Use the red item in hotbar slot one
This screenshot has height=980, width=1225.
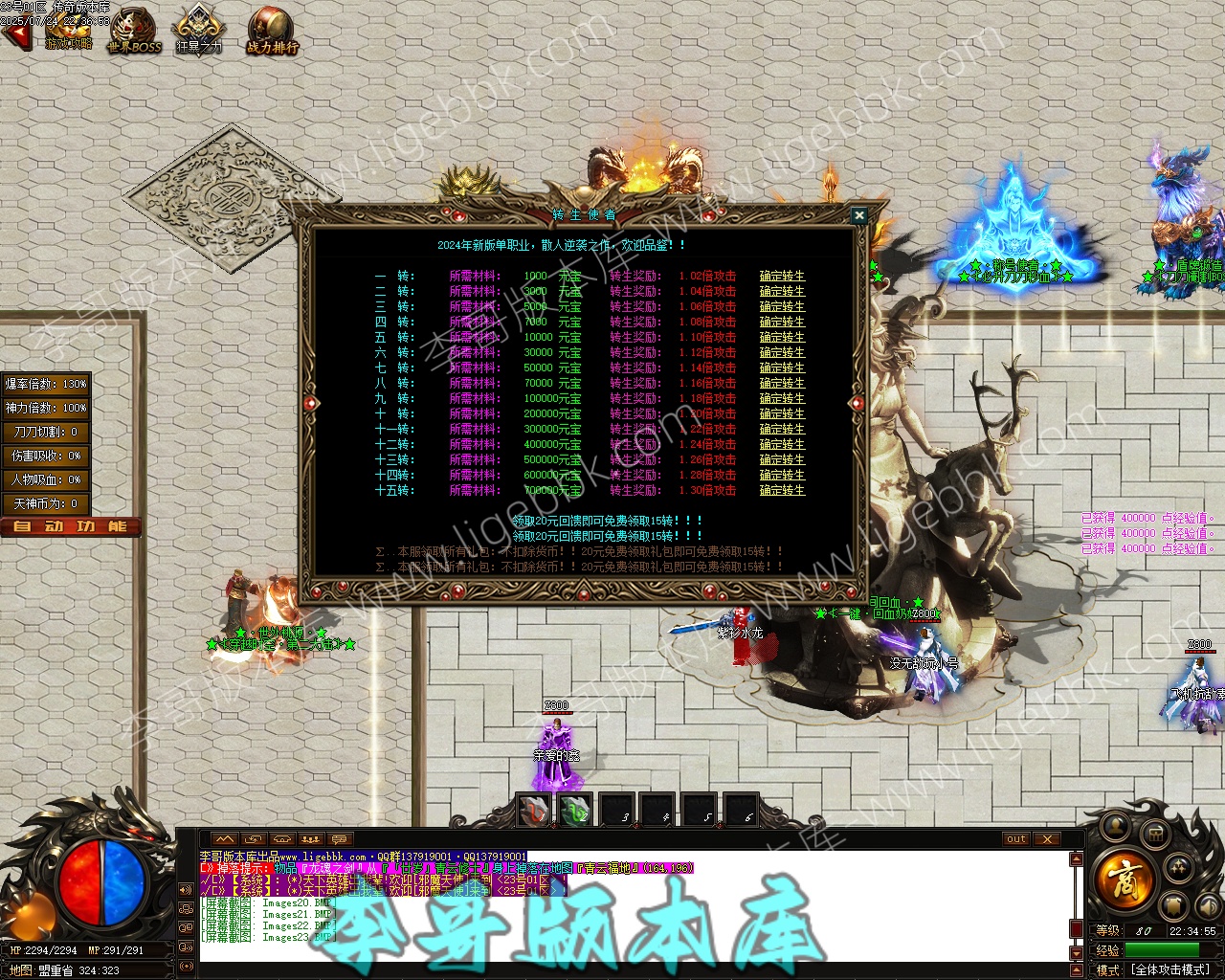pos(533,811)
